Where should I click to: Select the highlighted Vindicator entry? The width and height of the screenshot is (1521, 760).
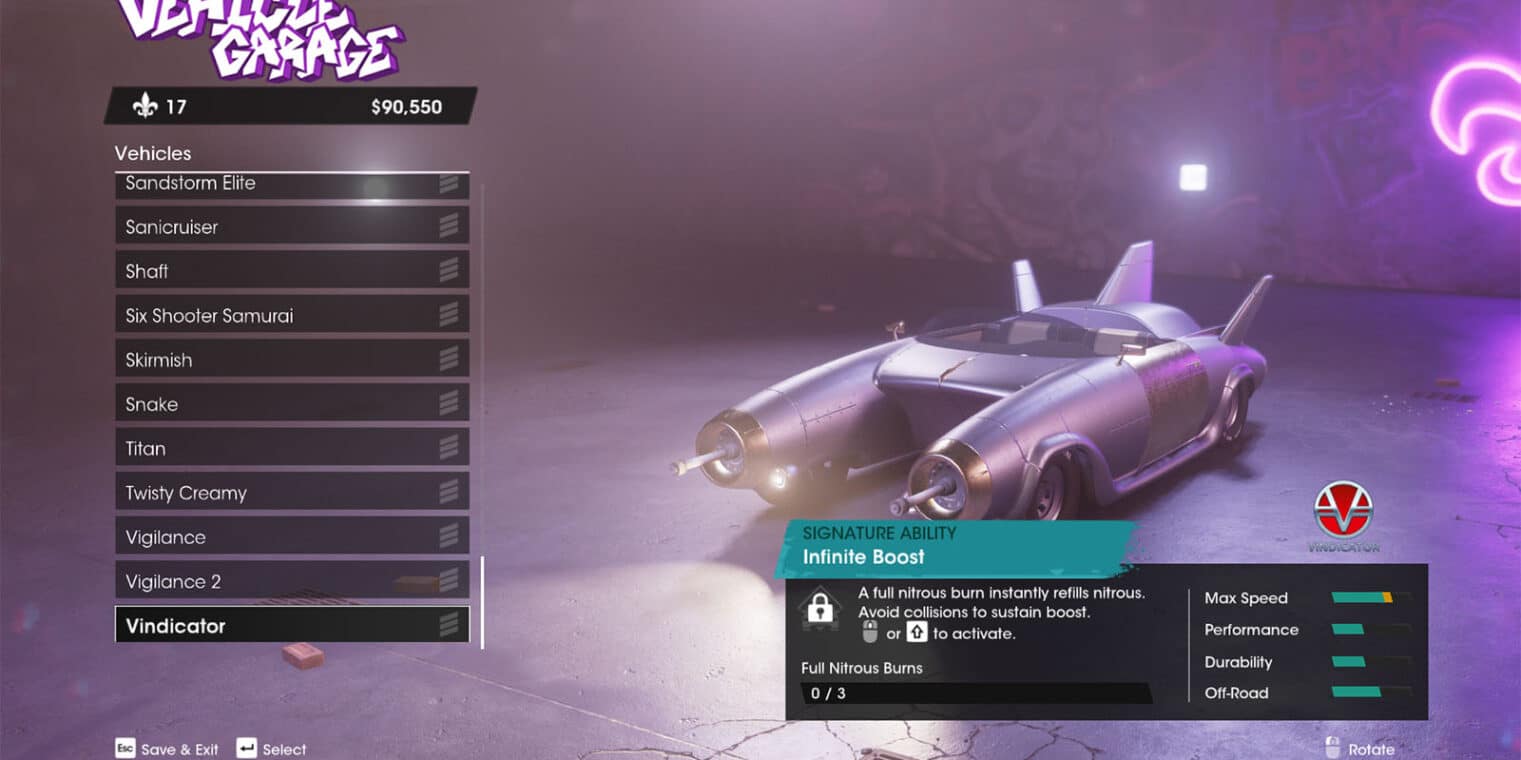[290, 626]
